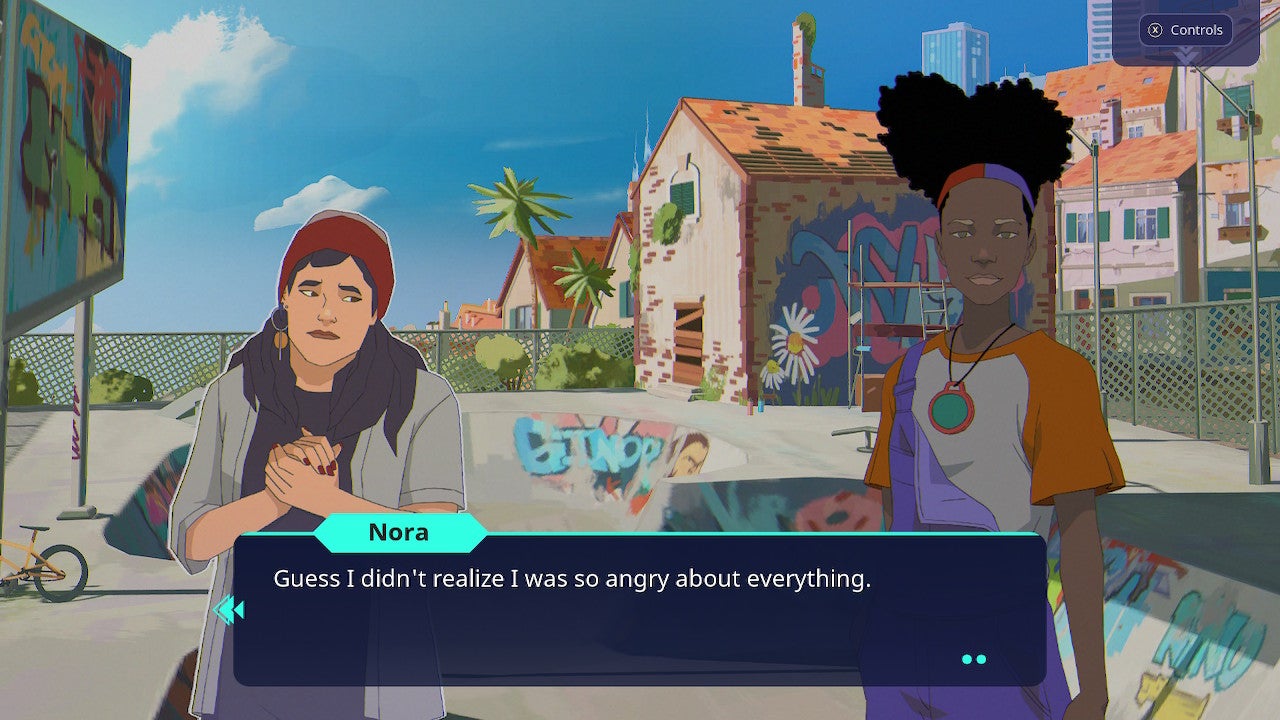Click the rewind double-arrow dialogue icon
Viewport: 1280px width, 720px height.
[231, 608]
